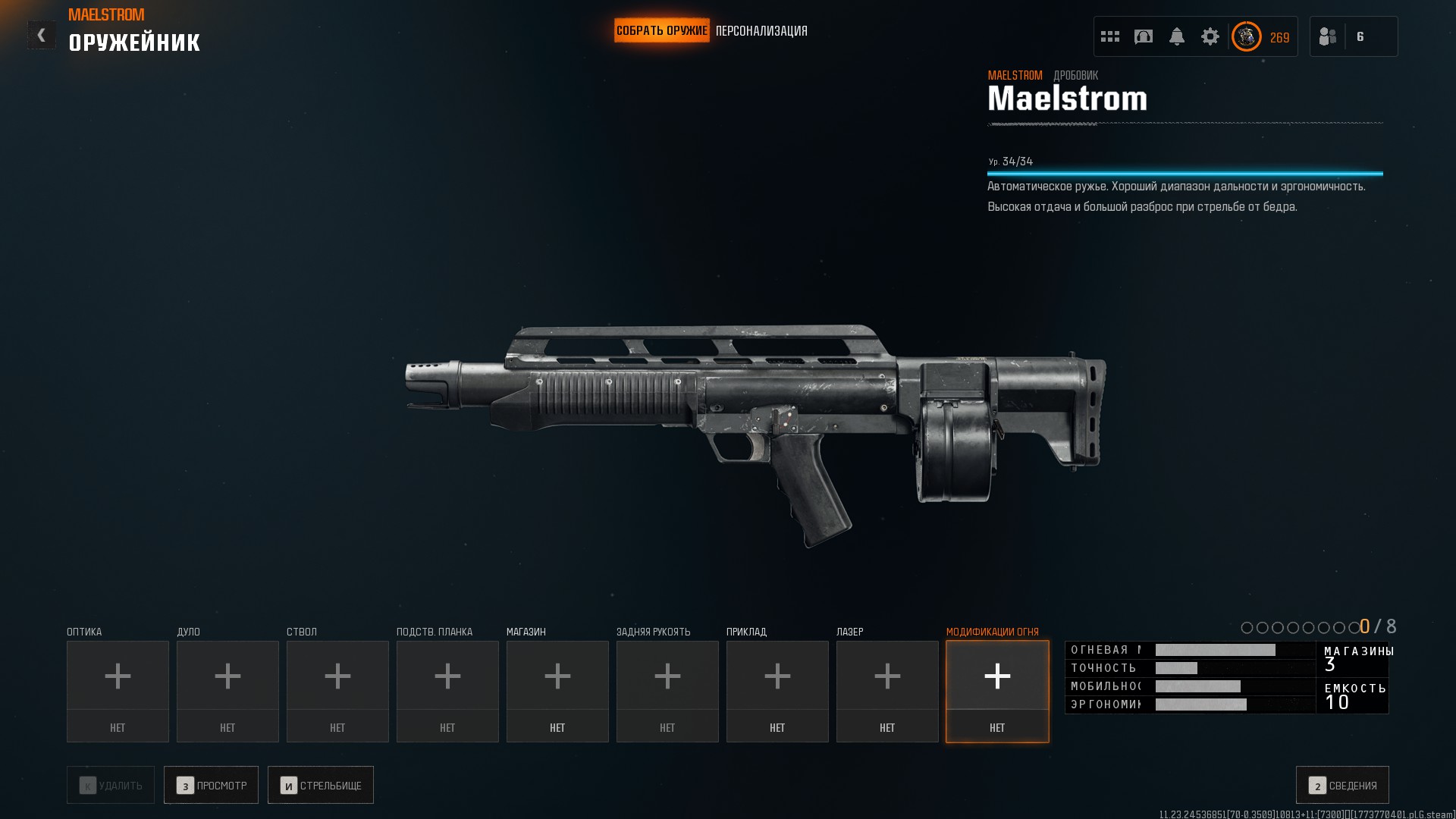Go back using the arrow button
1456x819 pixels.
[x=41, y=35]
